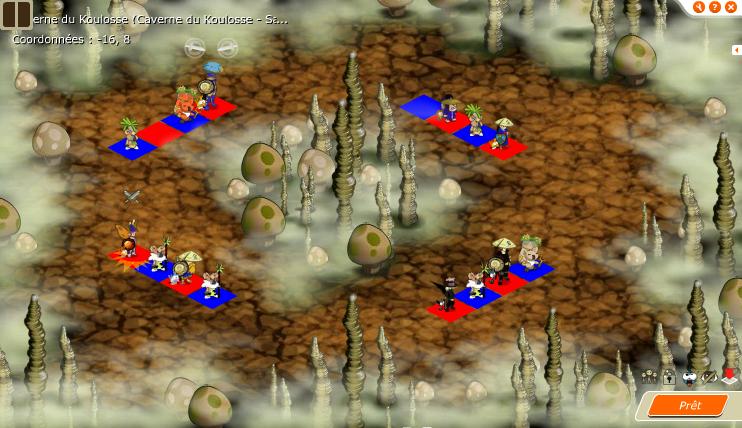Image resolution: width=742 pixels, height=428 pixels.
Task: Toggle the padlock fight lock icon
Action: [x=669, y=377]
